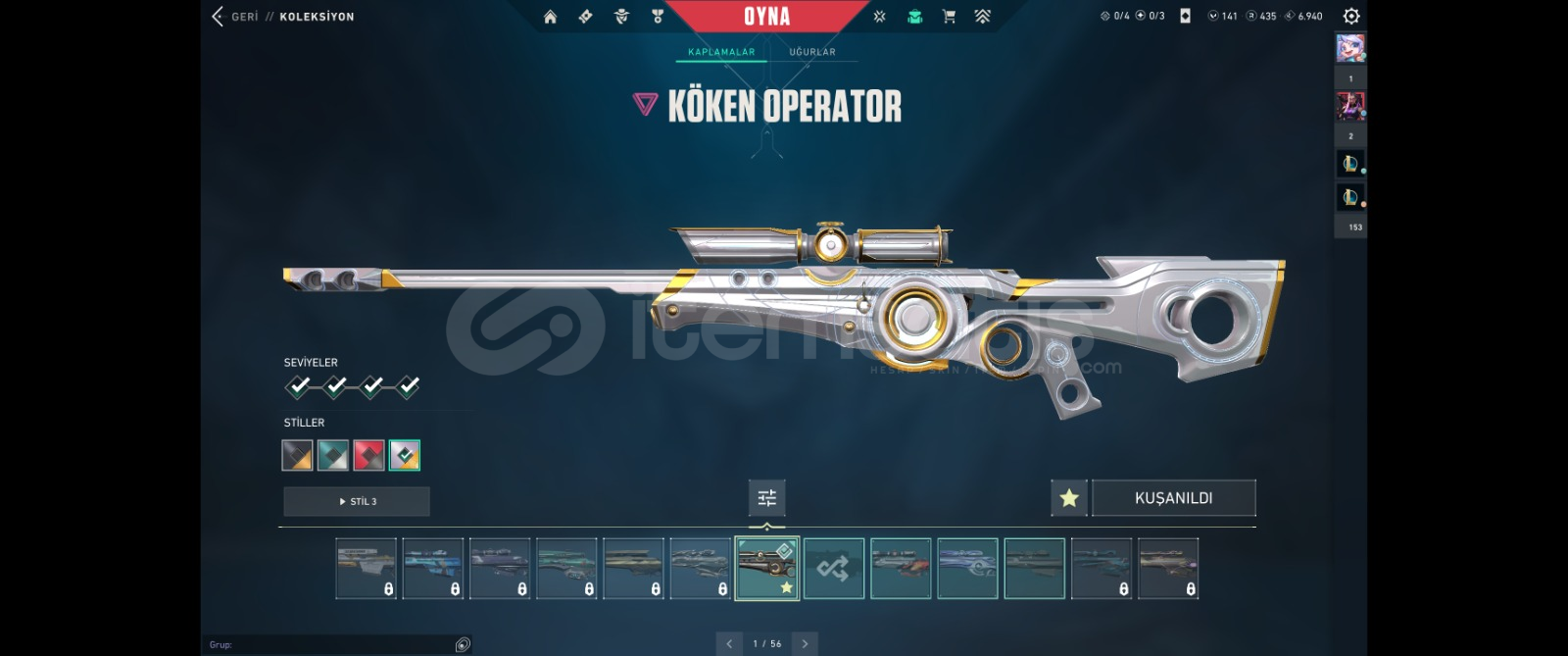Screen dimensions: 1568x656
Task: Select the teal and white style swatch
Action: pyautogui.click(x=332, y=455)
